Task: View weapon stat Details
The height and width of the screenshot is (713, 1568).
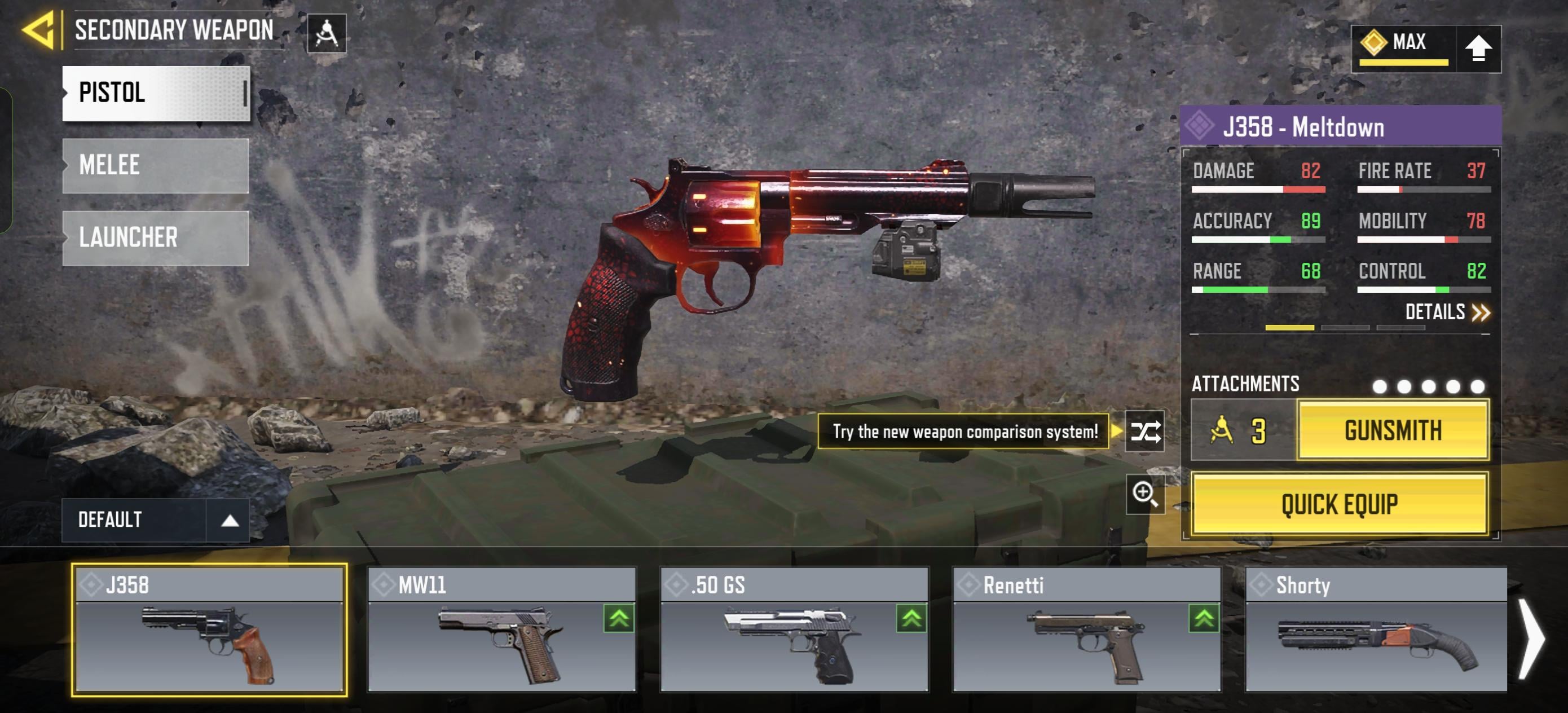Action: coord(1447,313)
